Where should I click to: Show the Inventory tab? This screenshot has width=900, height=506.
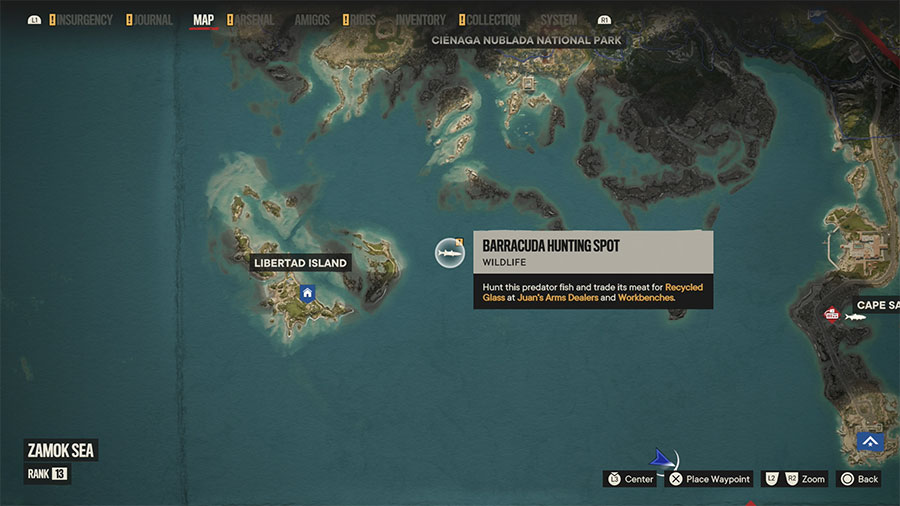click(420, 20)
